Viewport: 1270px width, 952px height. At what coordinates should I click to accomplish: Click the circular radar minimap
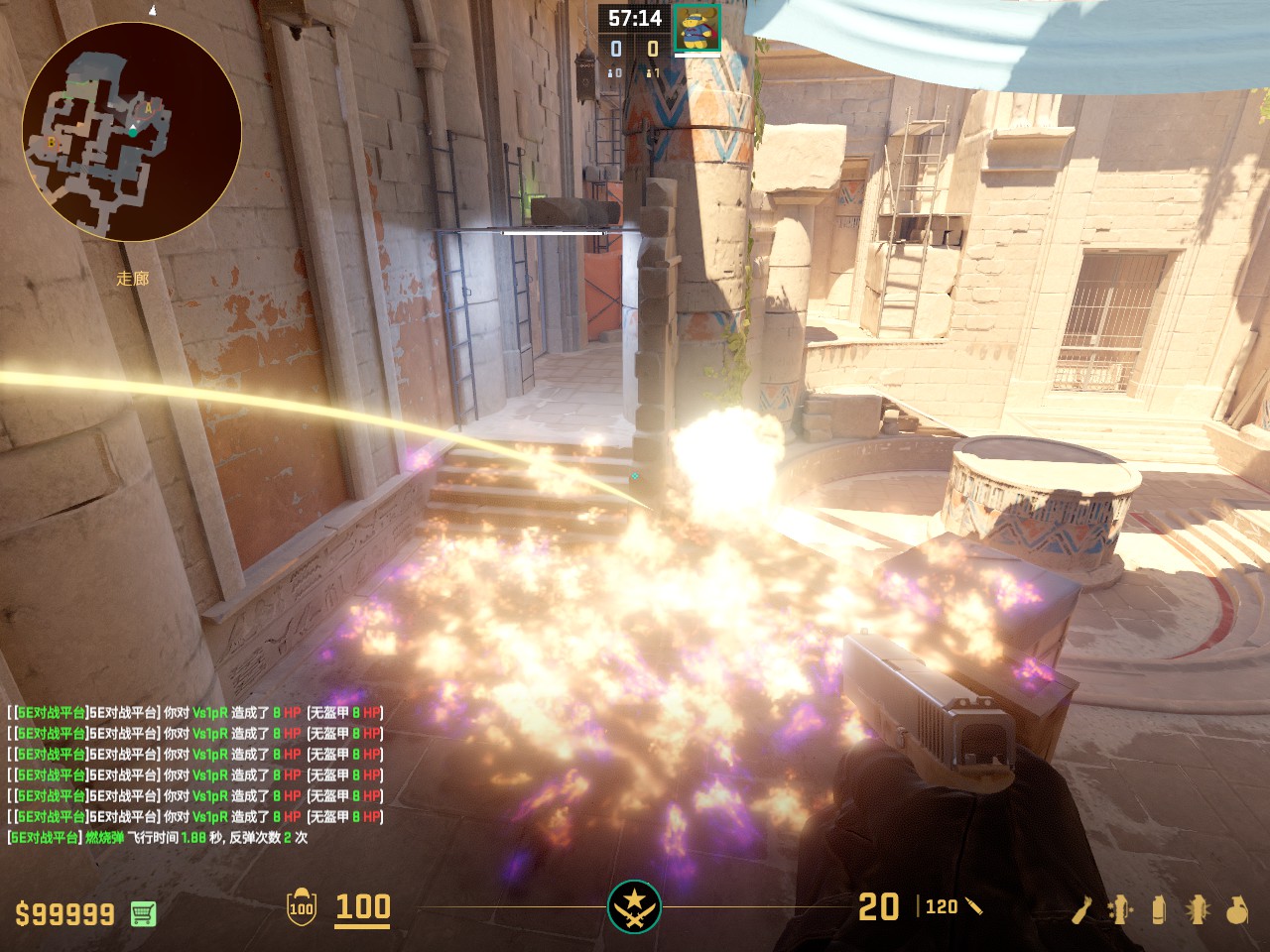click(132, 132)
